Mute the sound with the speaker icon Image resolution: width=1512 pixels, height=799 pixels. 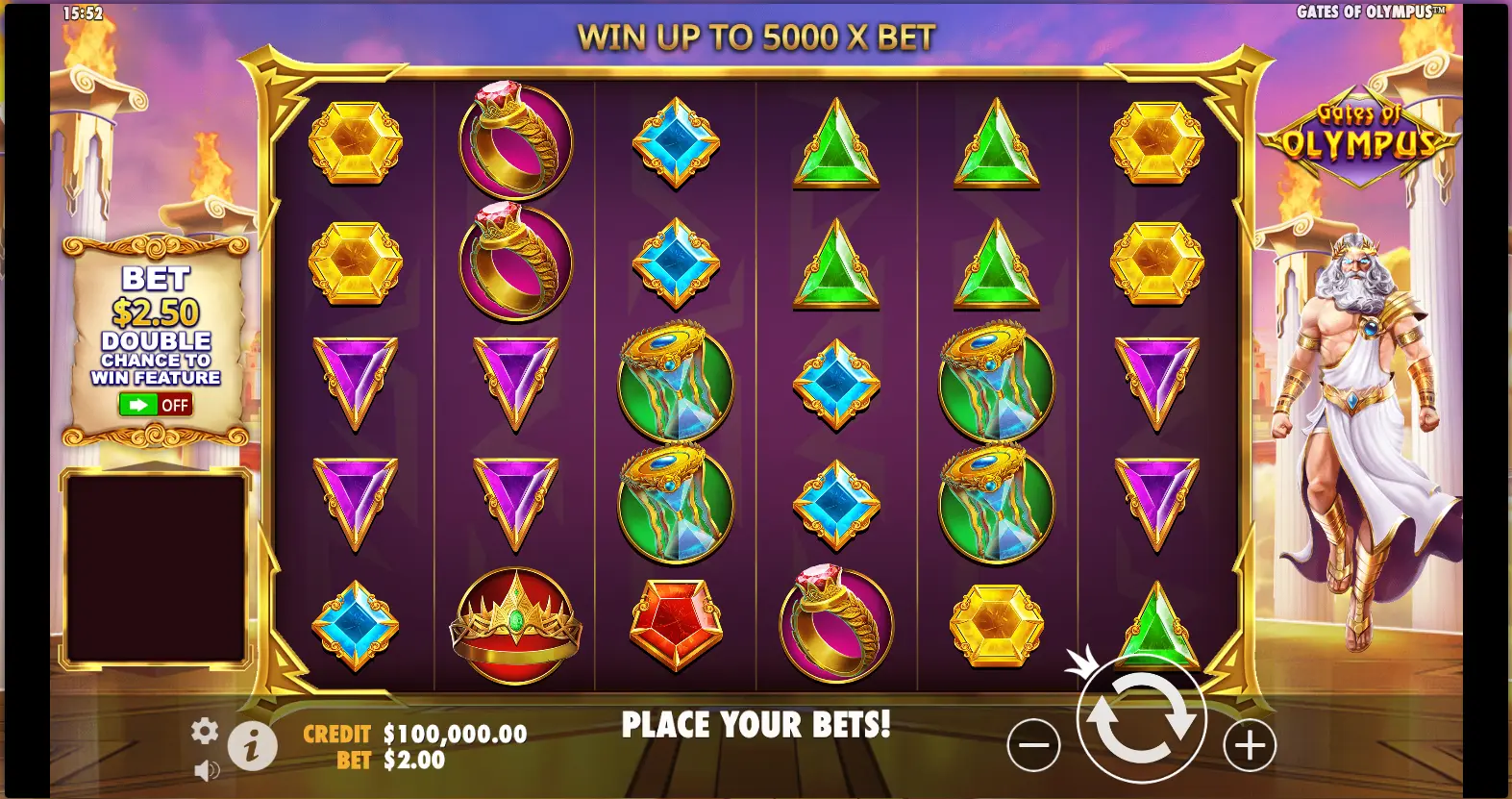[x=207, y=770]
